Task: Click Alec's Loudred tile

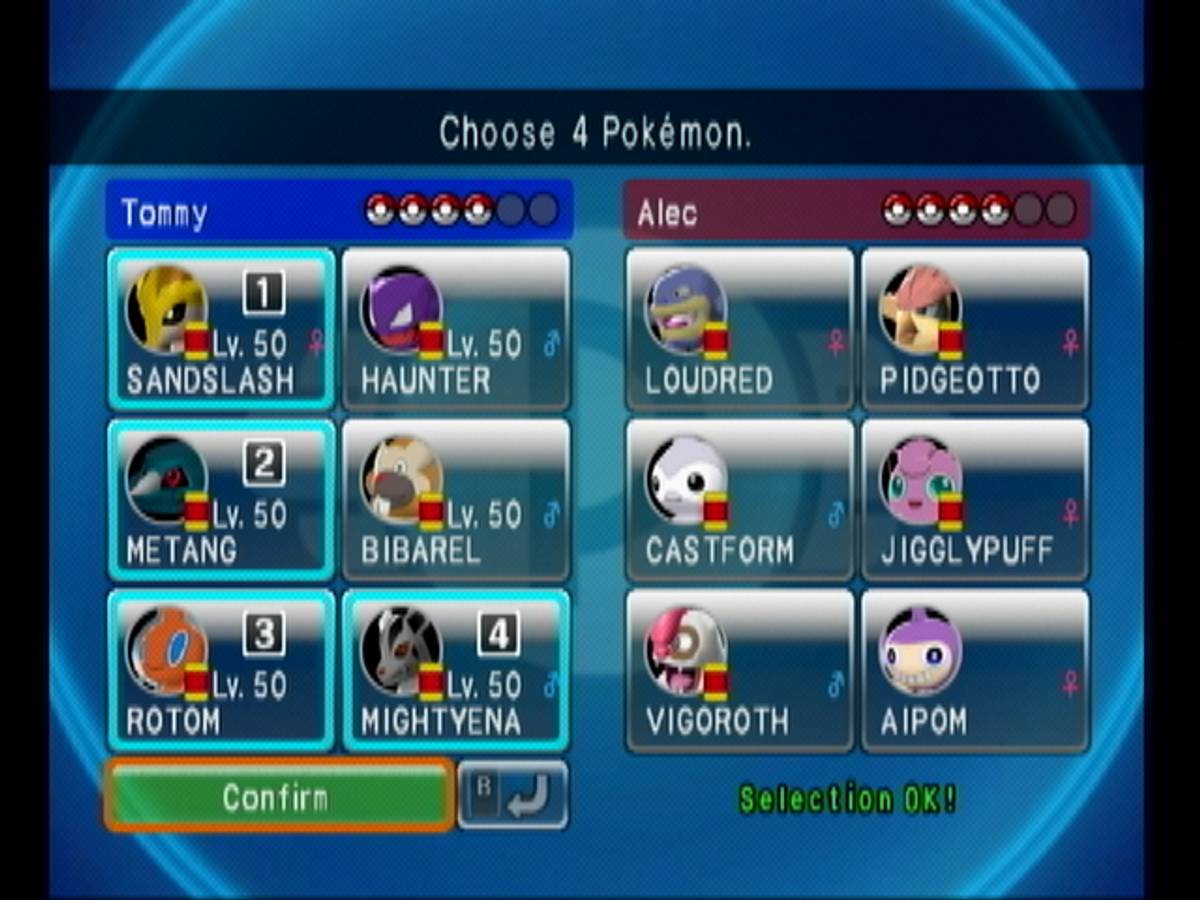Action: point(740,329)
